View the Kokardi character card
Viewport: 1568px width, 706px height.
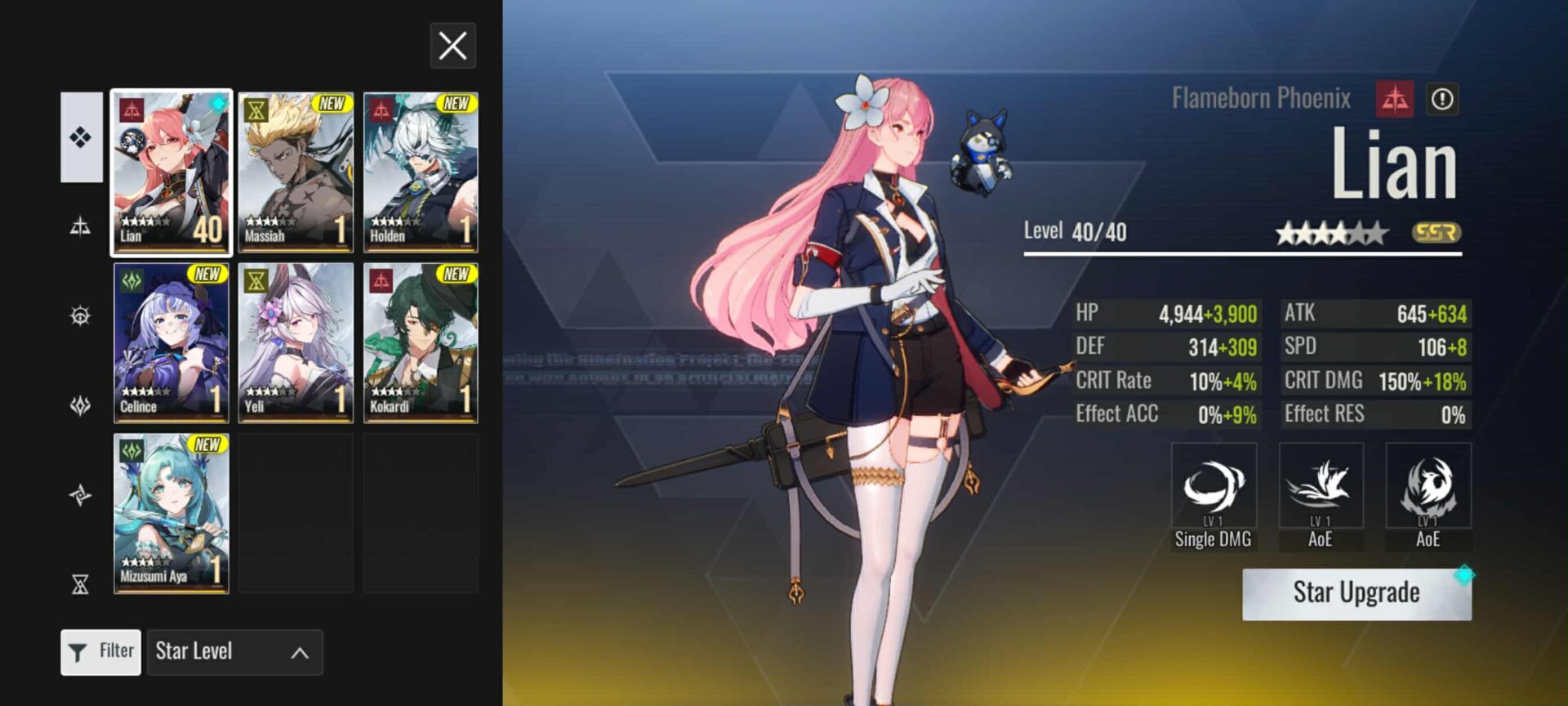coord(421,342)
